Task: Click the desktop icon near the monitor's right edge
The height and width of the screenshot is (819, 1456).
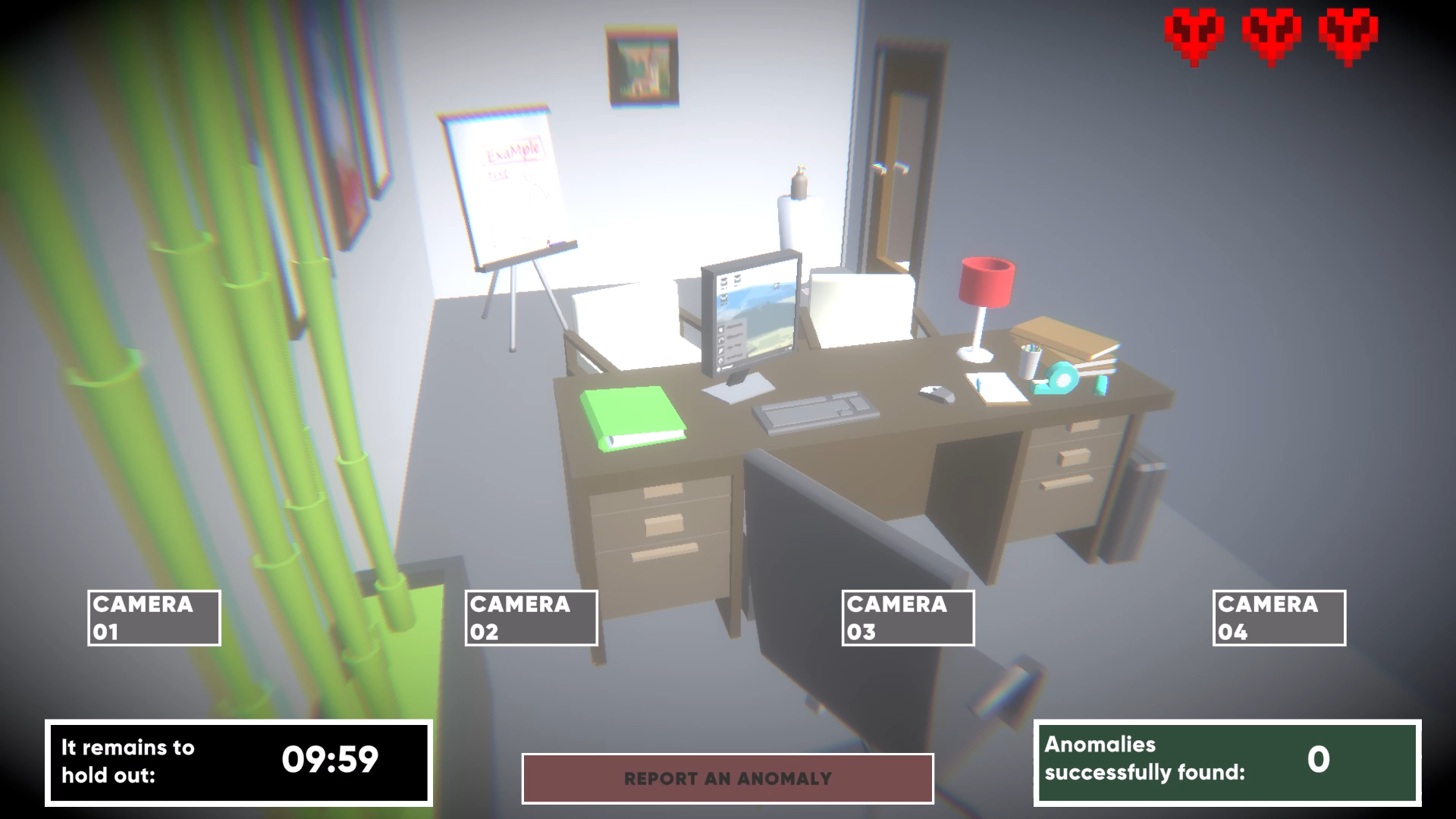Action: coord(777,286)
